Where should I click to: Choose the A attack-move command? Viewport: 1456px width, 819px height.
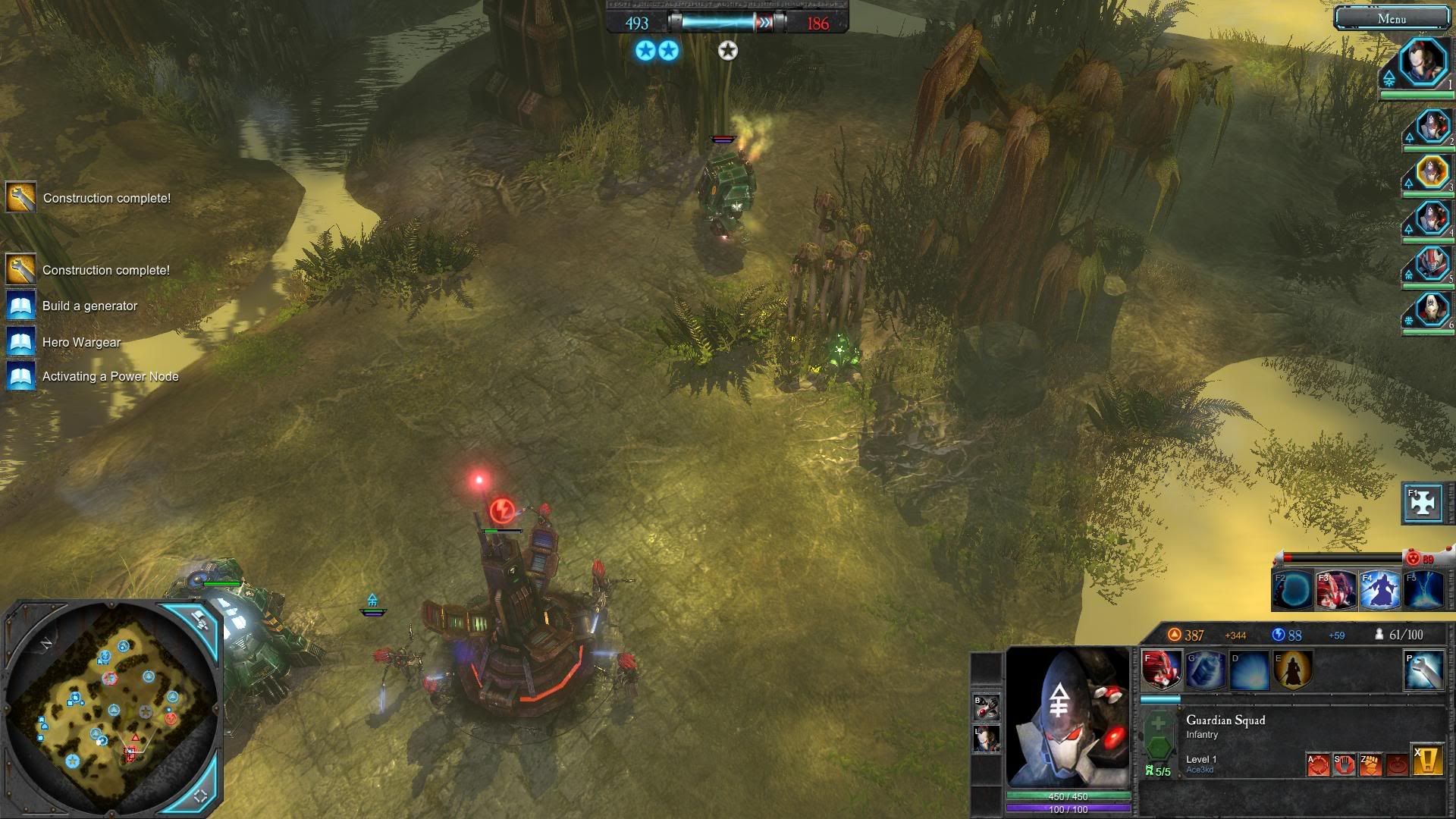1318,764
